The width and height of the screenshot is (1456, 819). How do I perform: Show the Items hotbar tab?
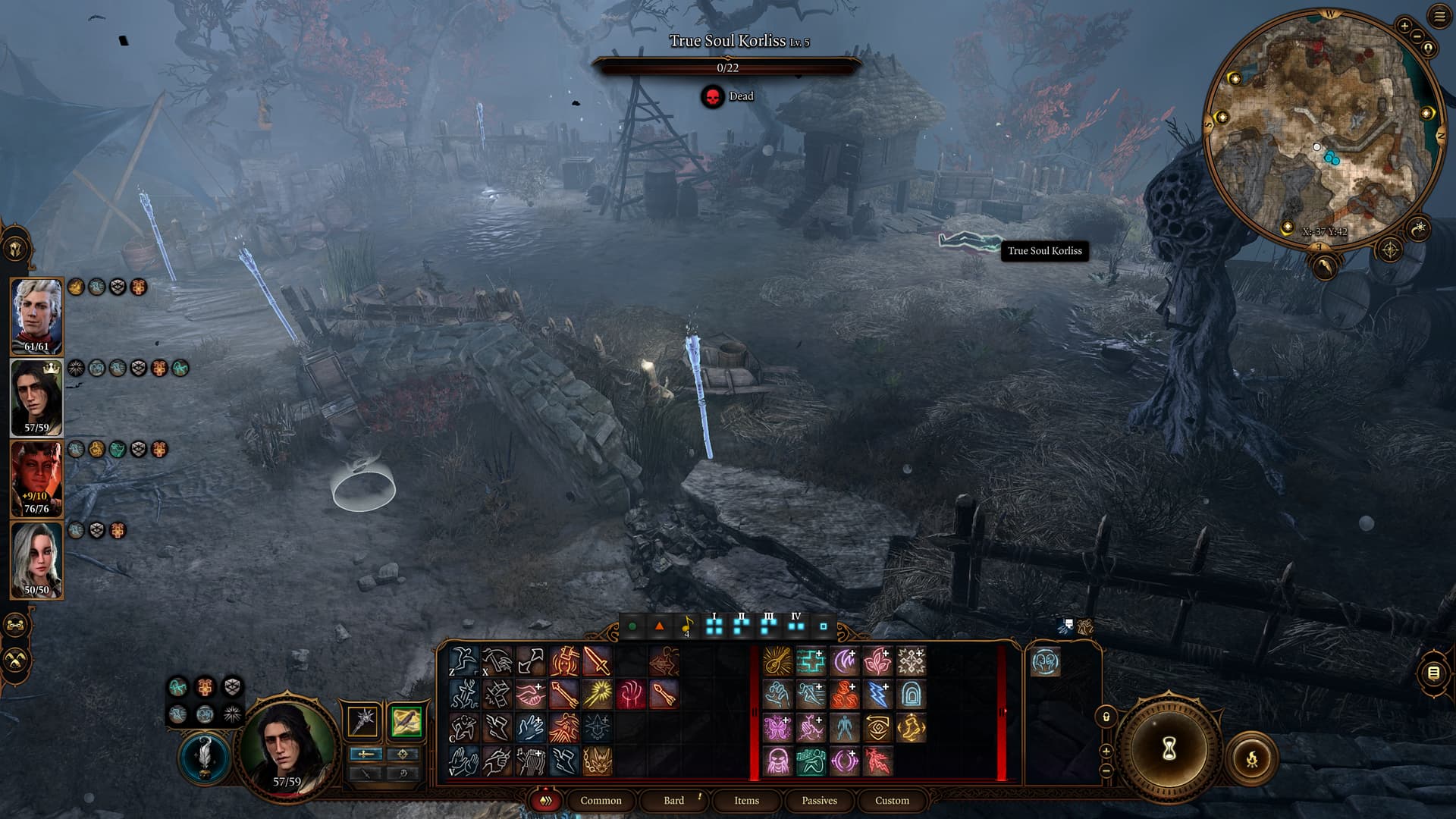pos(746,800)
